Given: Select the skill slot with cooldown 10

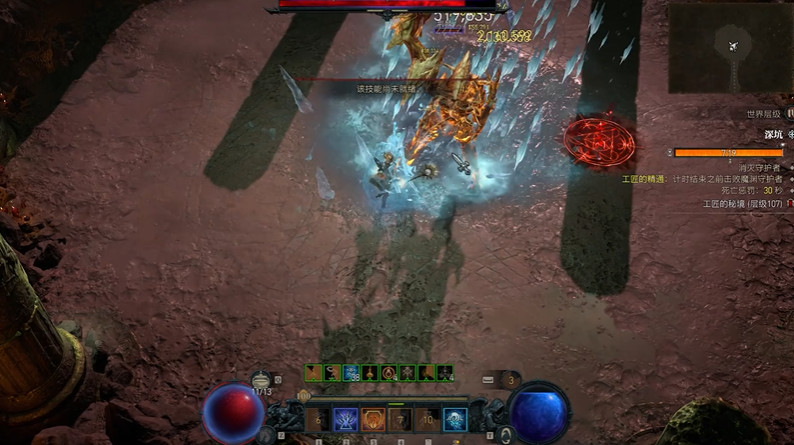Looking at the screenshot, I should pyautogui.click(x=427, y=420).
